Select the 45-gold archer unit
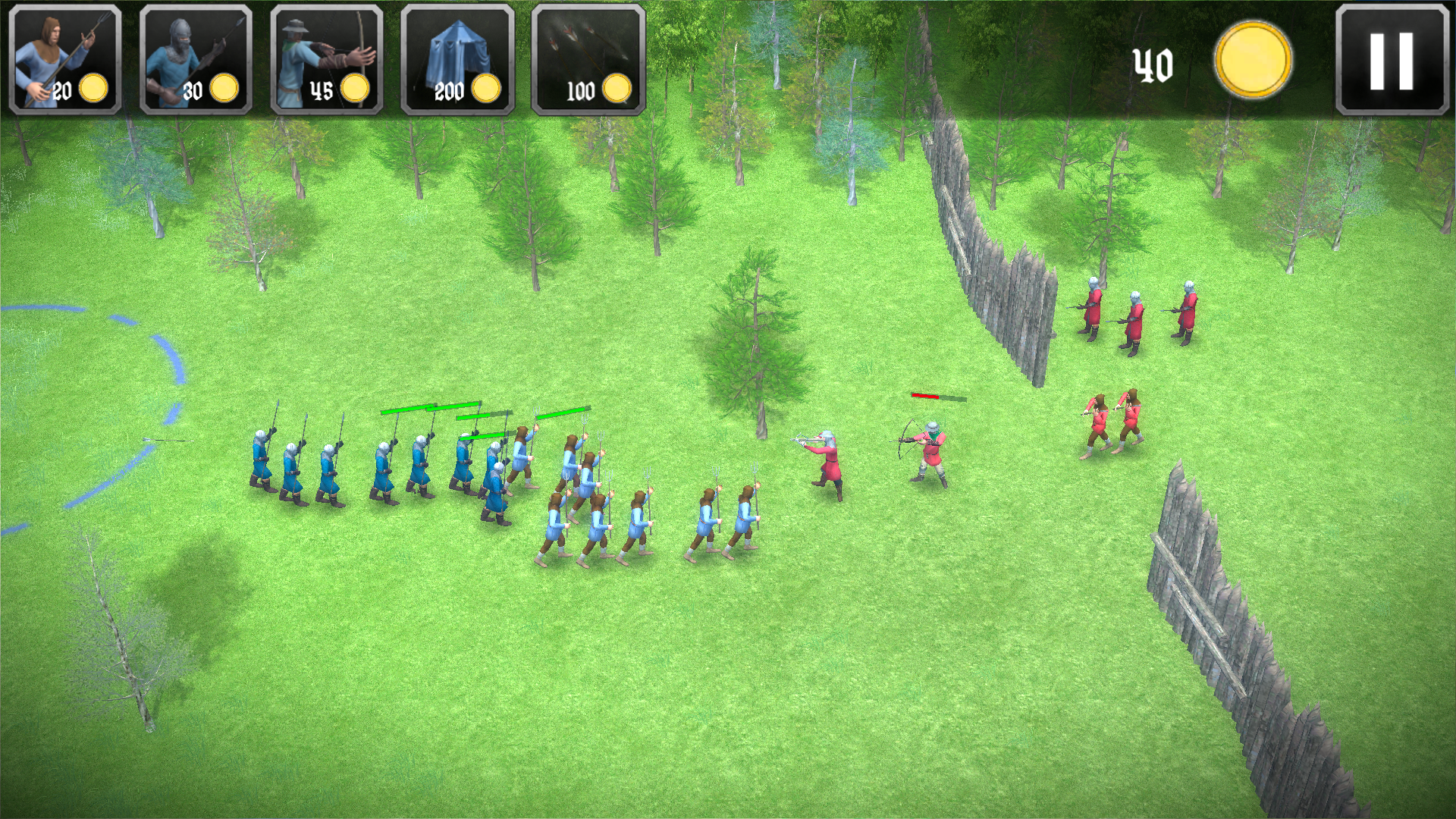Screen dimensions: 1456x819 [x=327, y=60]
